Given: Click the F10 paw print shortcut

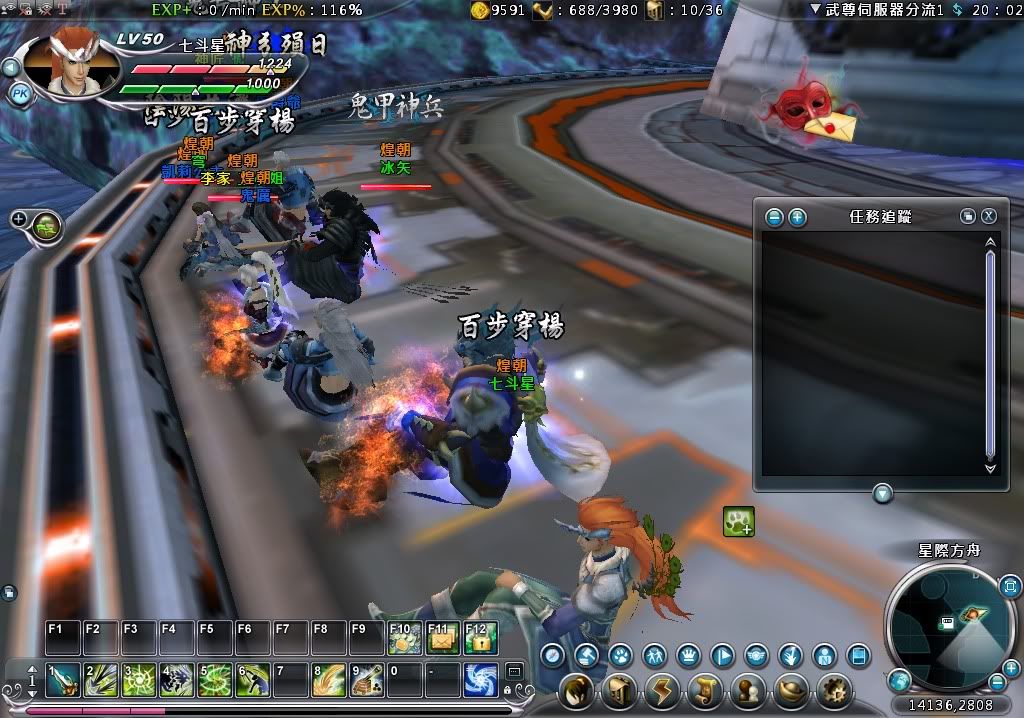Looking at the screenshot, I should (x=402, y=638).
